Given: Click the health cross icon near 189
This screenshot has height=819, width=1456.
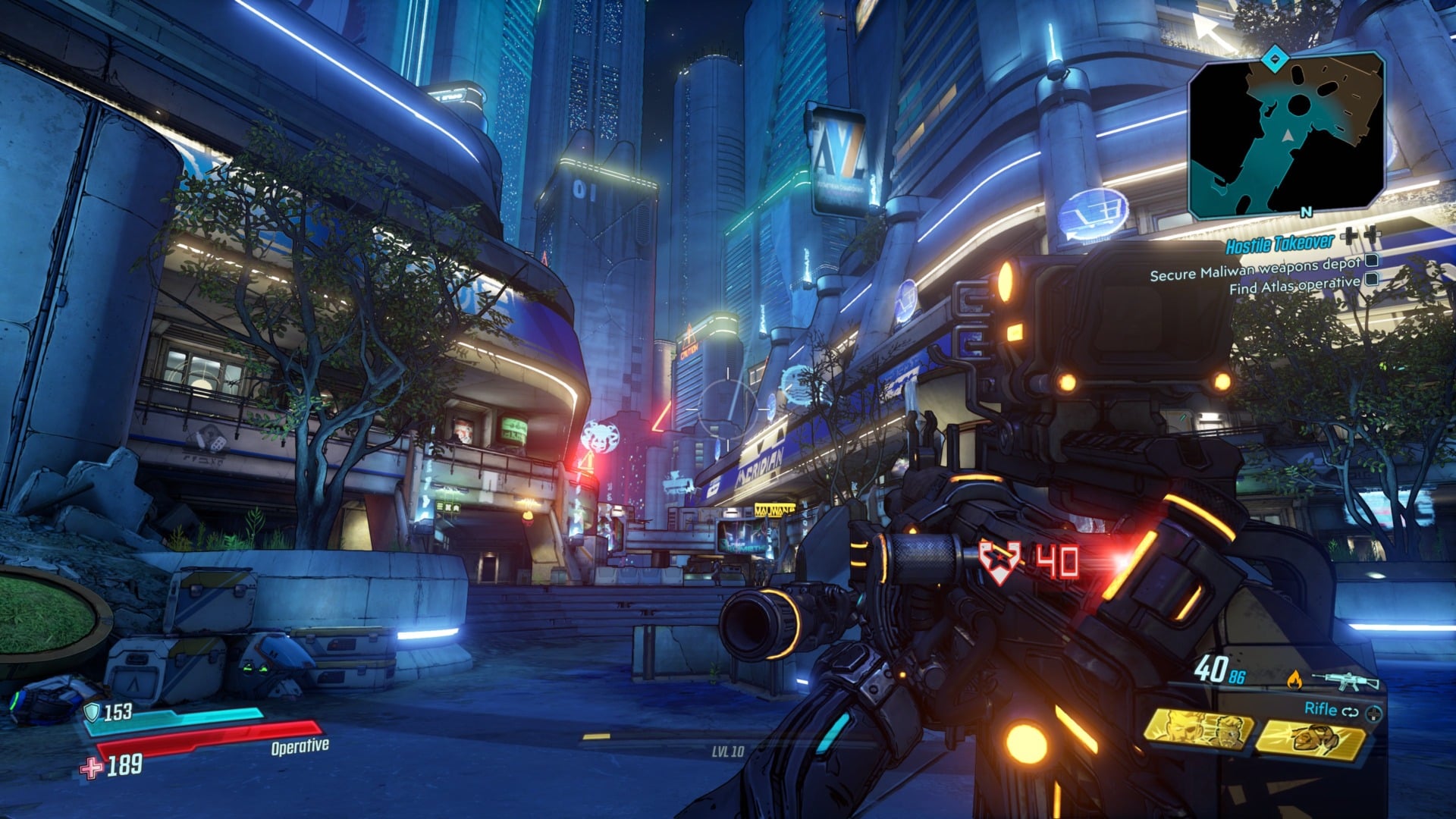Looking at the screenshot, I should click(x=91, y=768).
